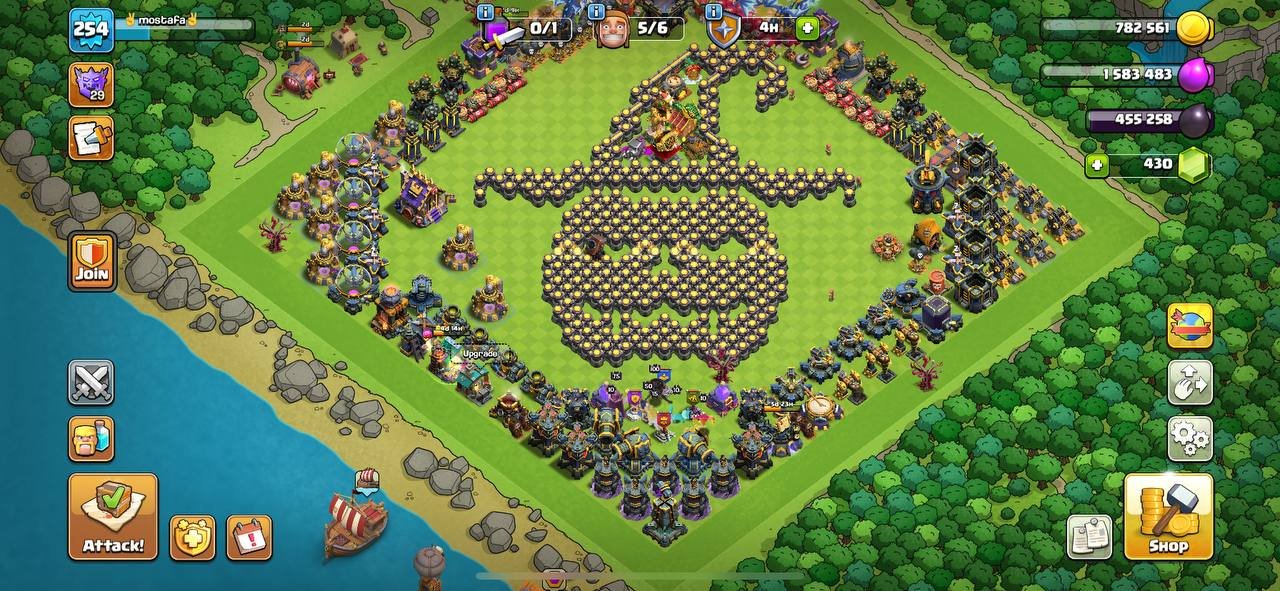Open the scroll and sword log icon
The width and height of the screenshot is (1280, 591).
[x=91, y=138]
